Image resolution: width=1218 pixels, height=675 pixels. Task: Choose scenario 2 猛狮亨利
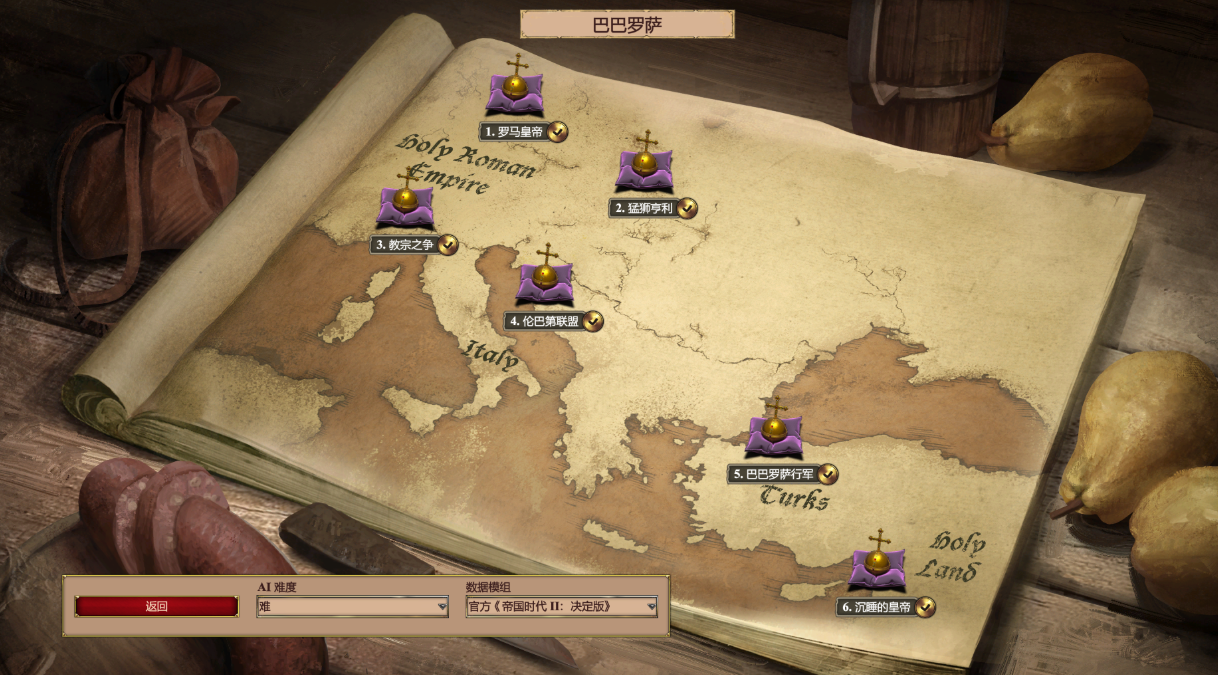point(645,167)
